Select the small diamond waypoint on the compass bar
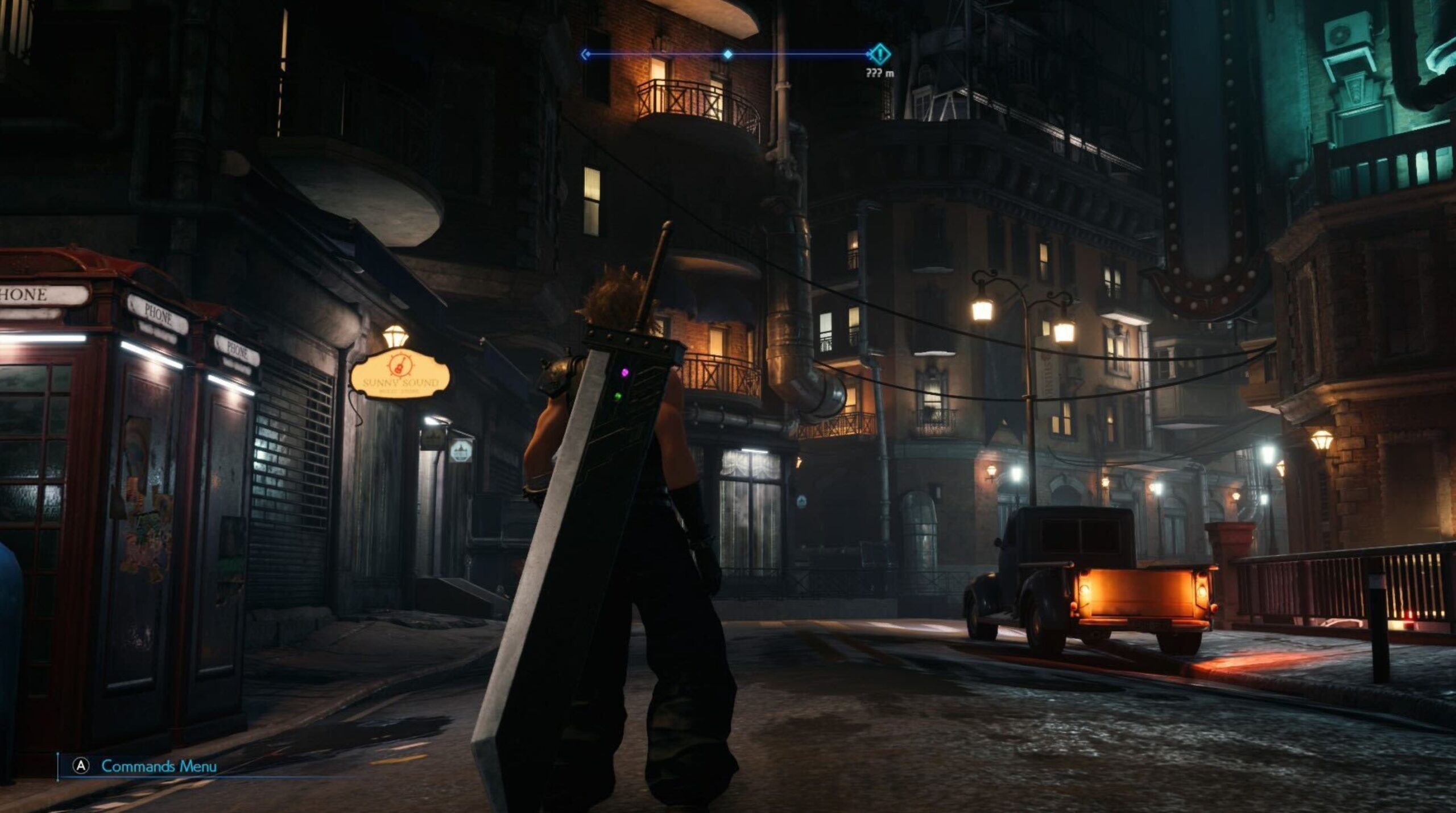 [x=728, y=55]
